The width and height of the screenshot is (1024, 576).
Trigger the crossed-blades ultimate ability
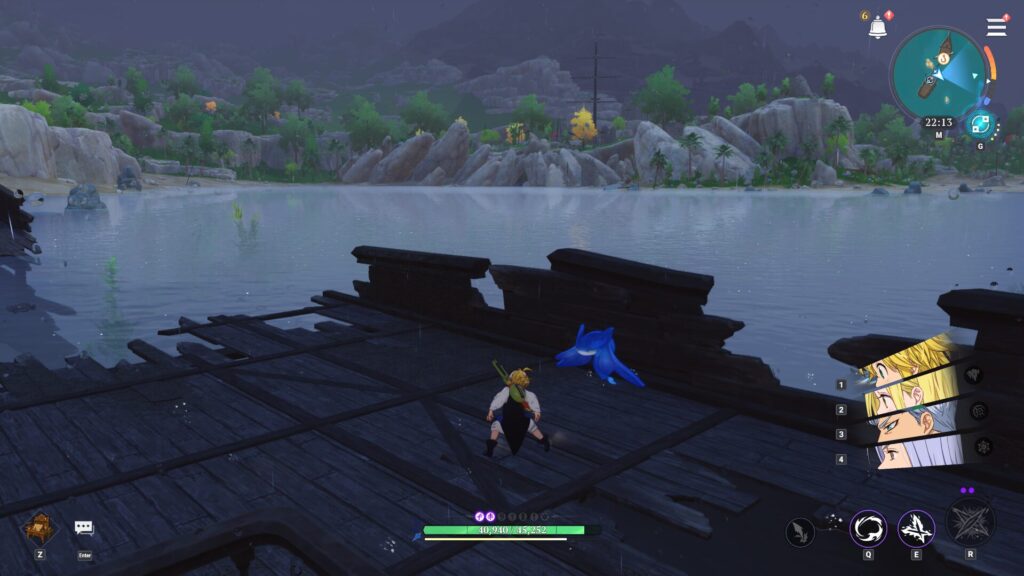click(x=969, y=522)
